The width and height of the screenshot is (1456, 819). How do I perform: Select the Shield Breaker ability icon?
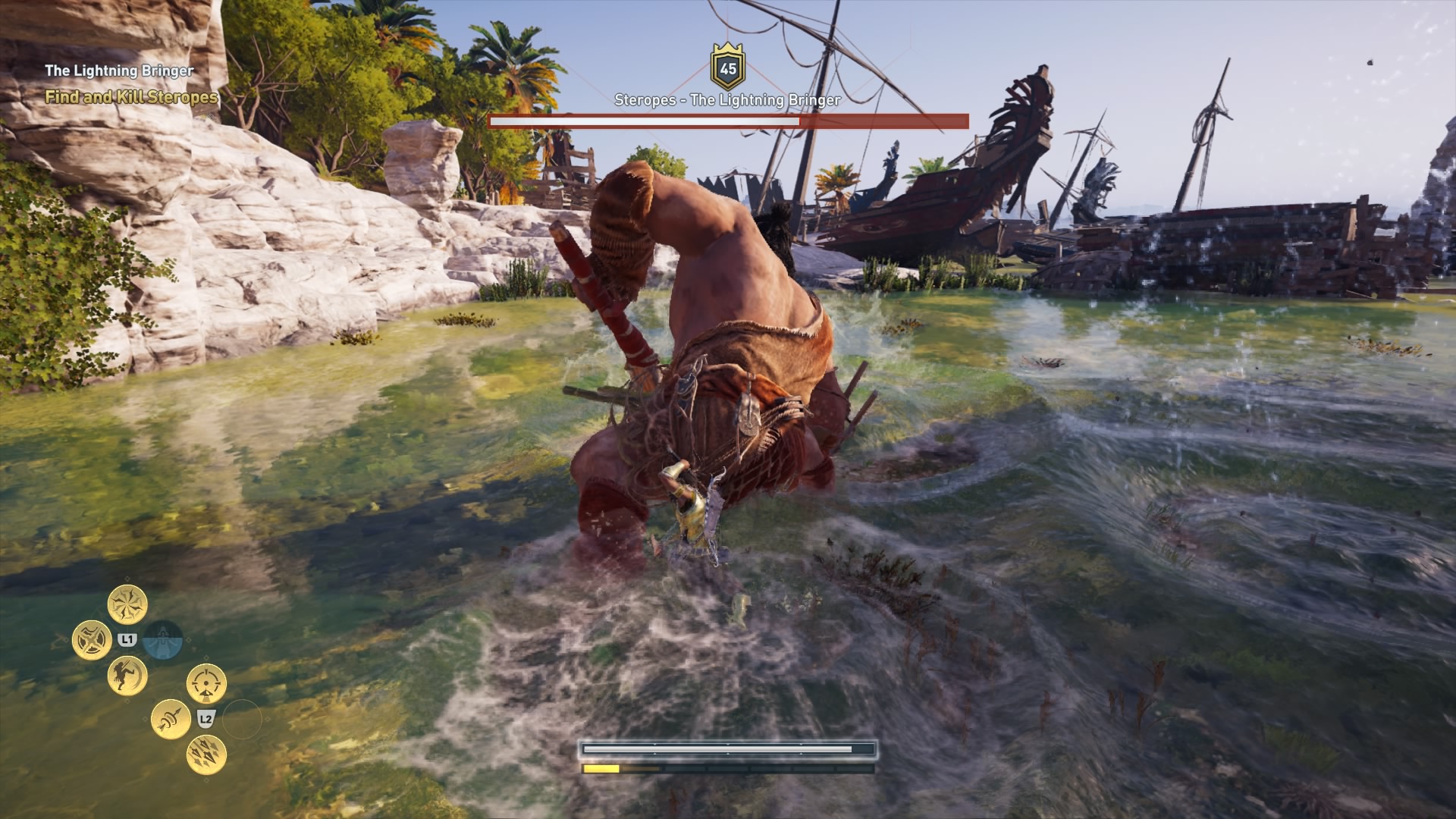(x=93, y=639)
